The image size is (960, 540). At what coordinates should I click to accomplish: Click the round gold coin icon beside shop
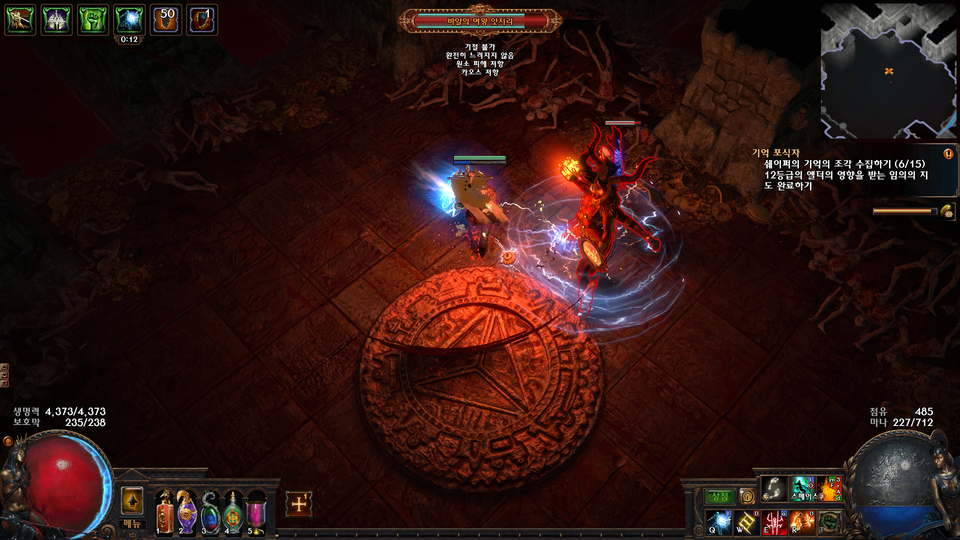[746, 497]
